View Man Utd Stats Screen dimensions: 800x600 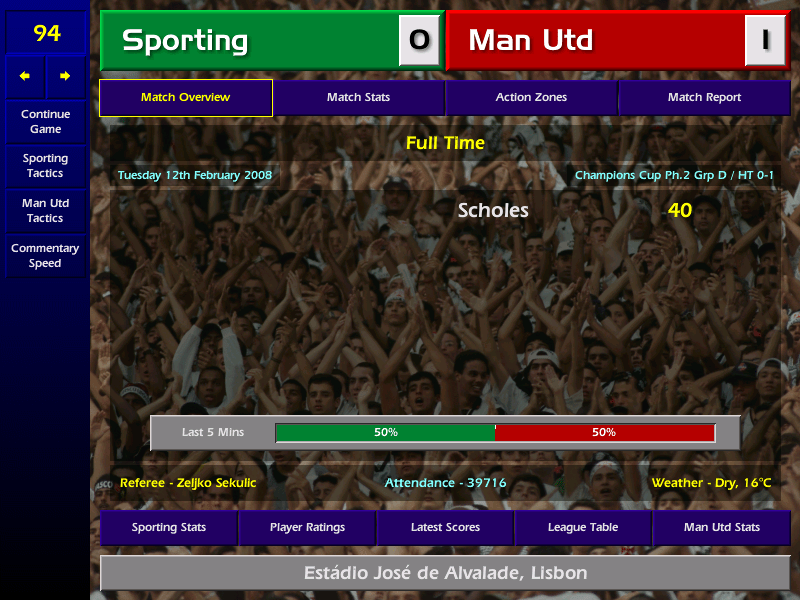tap(721, 528)
